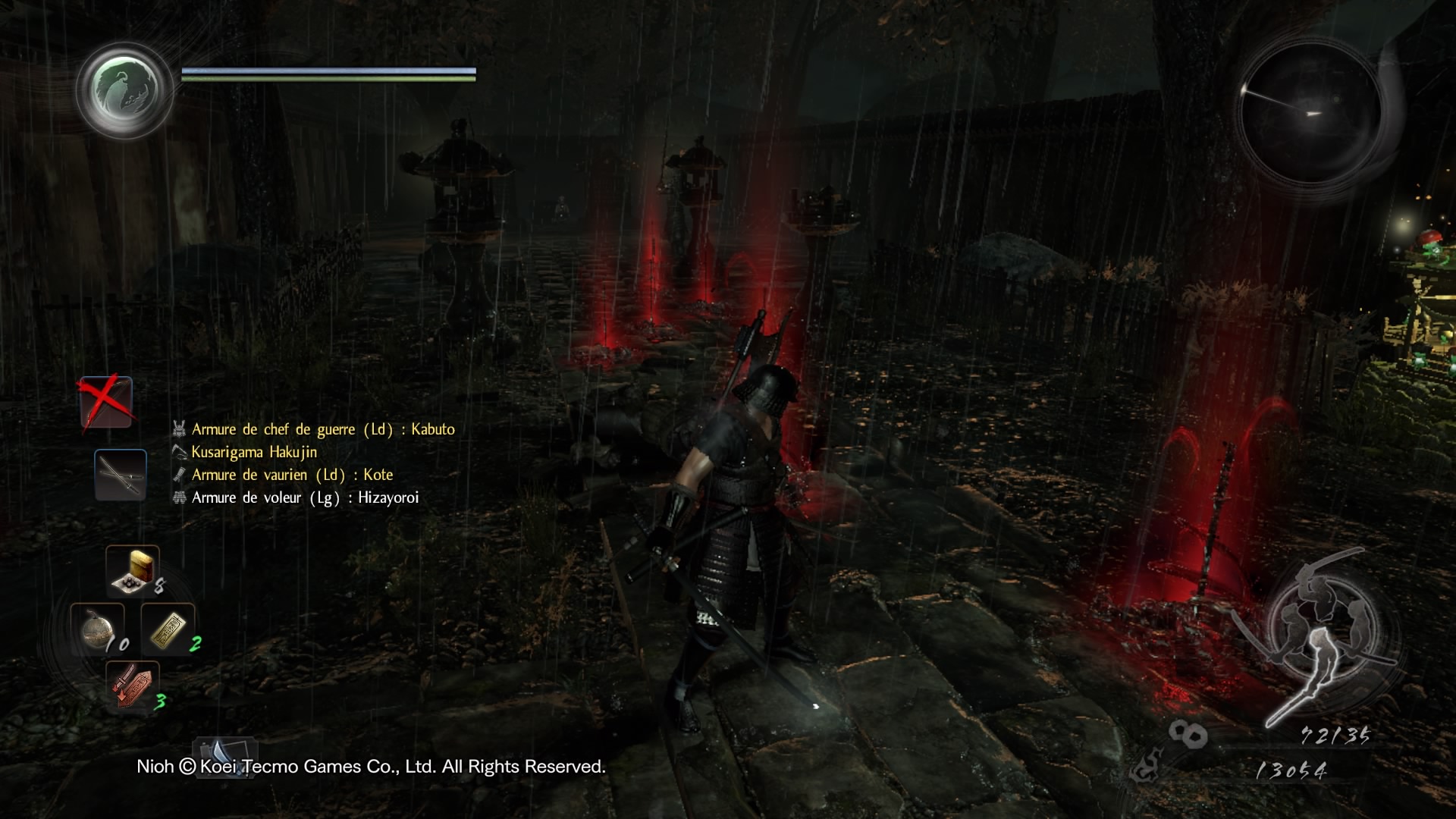This screenshot has width=1456, height=819.
Task: Choose the Armure de vaurien Kote entry
Action: pyautogui.click(x=291, y=475)
